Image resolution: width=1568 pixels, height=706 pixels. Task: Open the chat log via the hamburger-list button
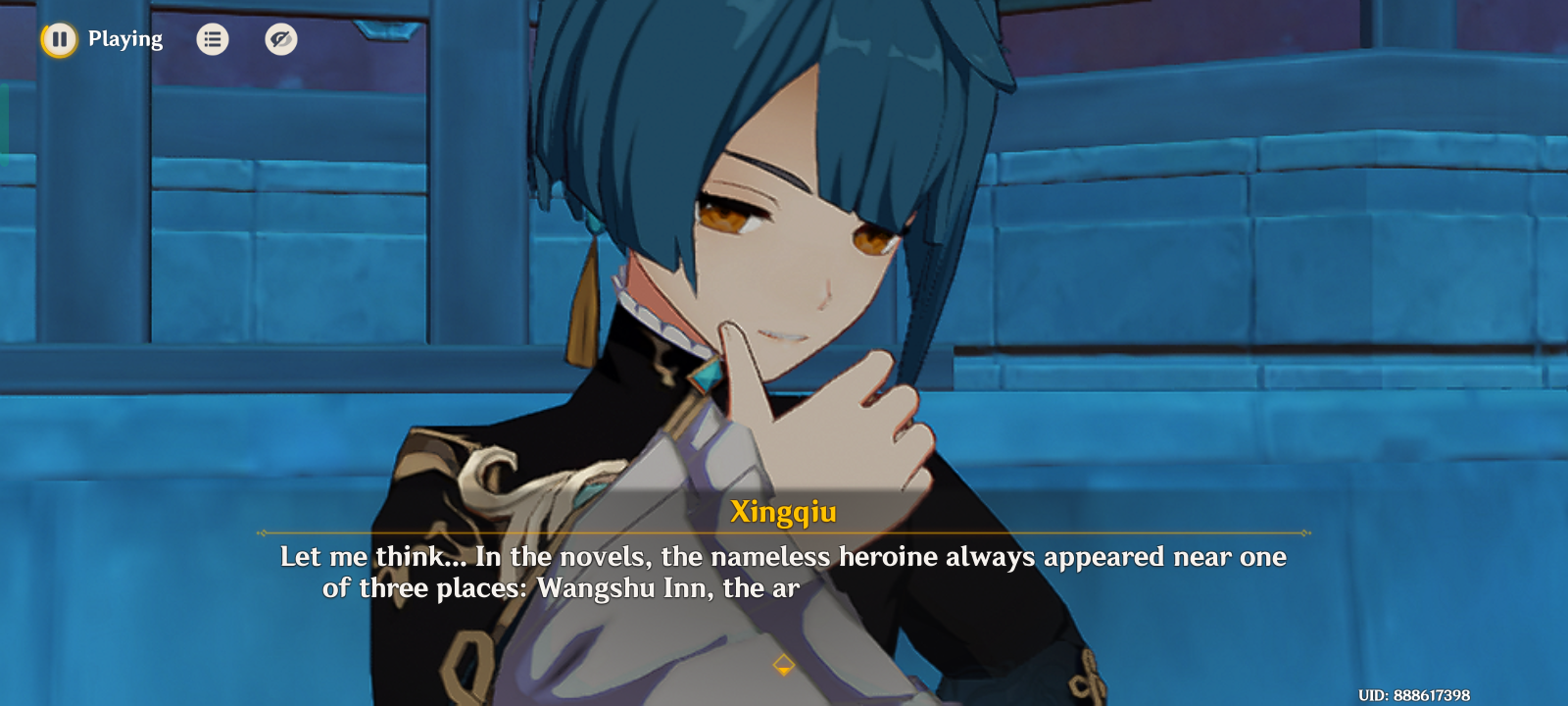213,39
